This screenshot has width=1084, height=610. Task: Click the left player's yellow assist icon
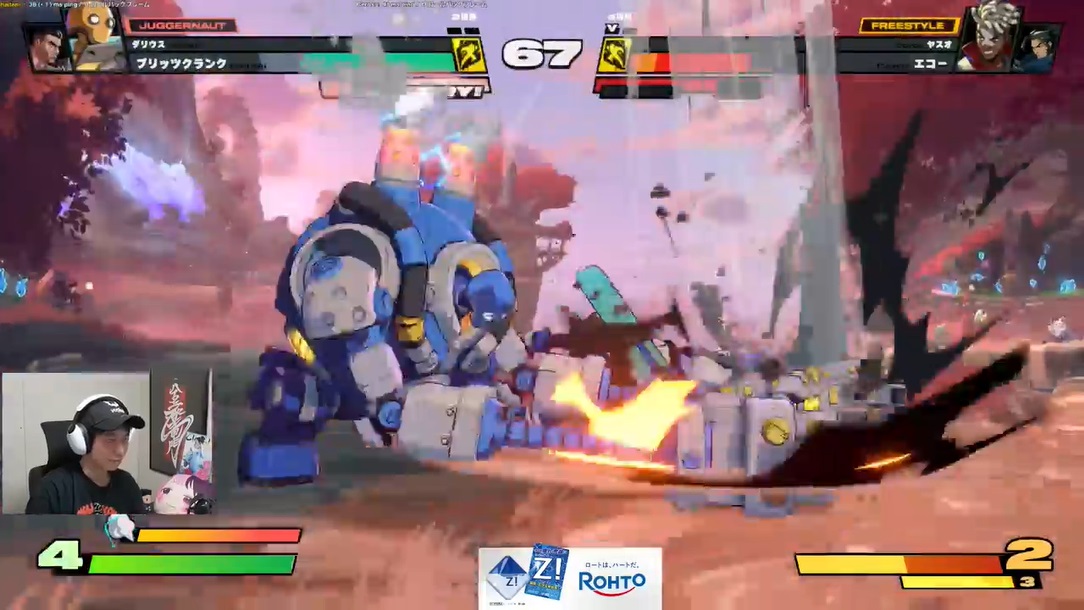tap(469, 55)
